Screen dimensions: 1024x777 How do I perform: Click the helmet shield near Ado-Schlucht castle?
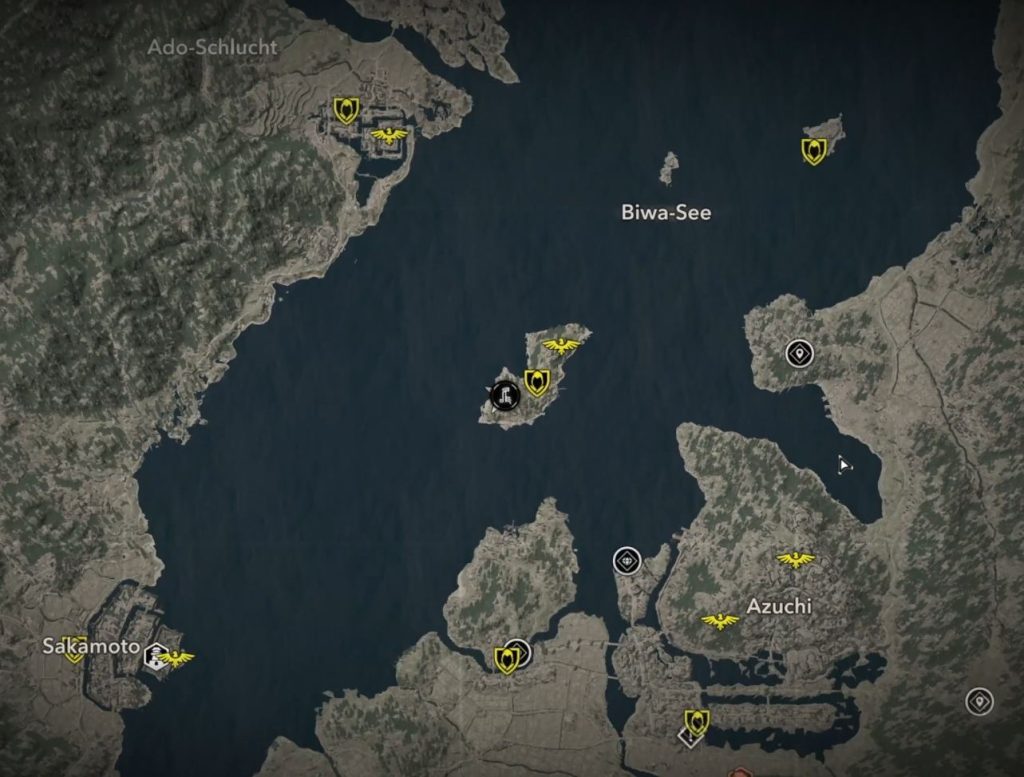click(x=346, y=110)
